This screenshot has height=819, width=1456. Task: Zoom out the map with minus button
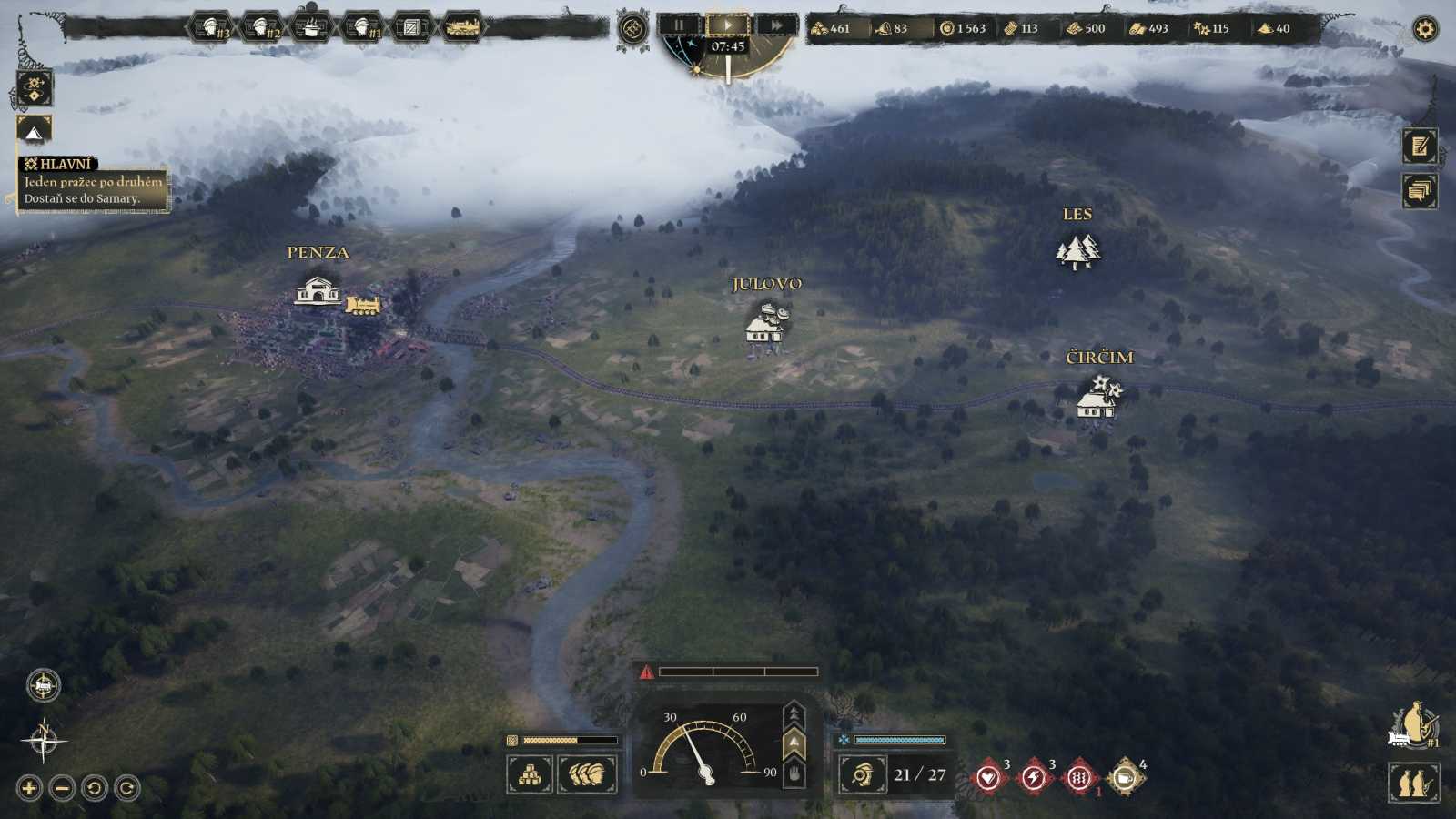(x=62, y=788)
